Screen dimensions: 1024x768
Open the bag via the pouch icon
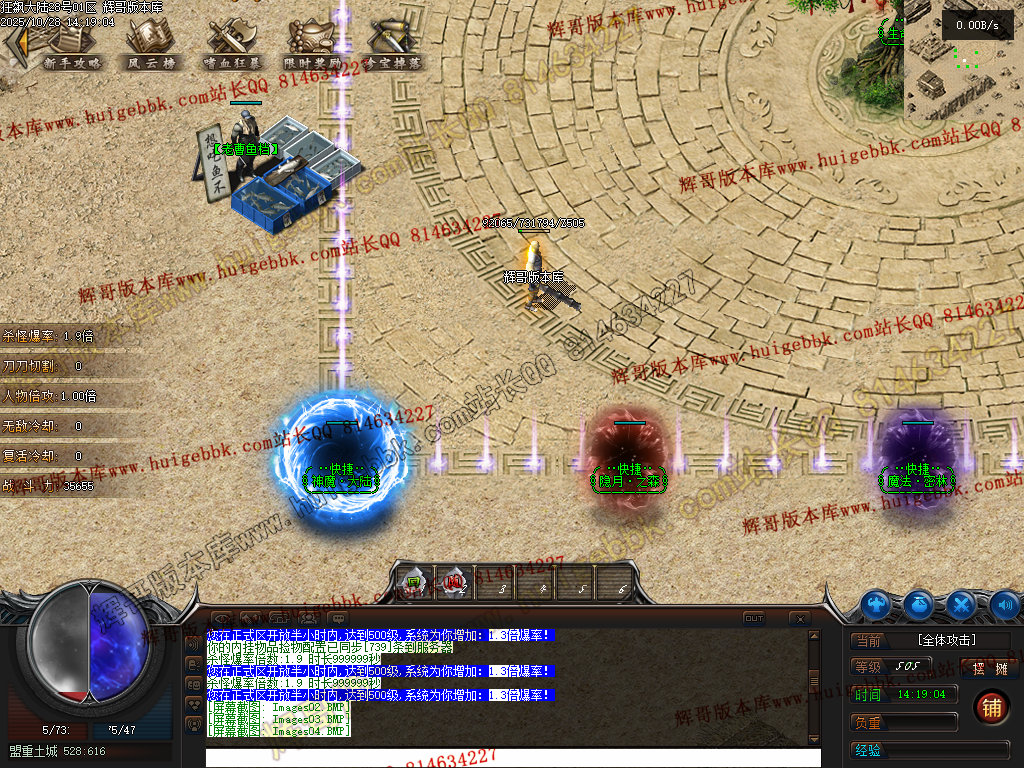(x=919, y=605)
